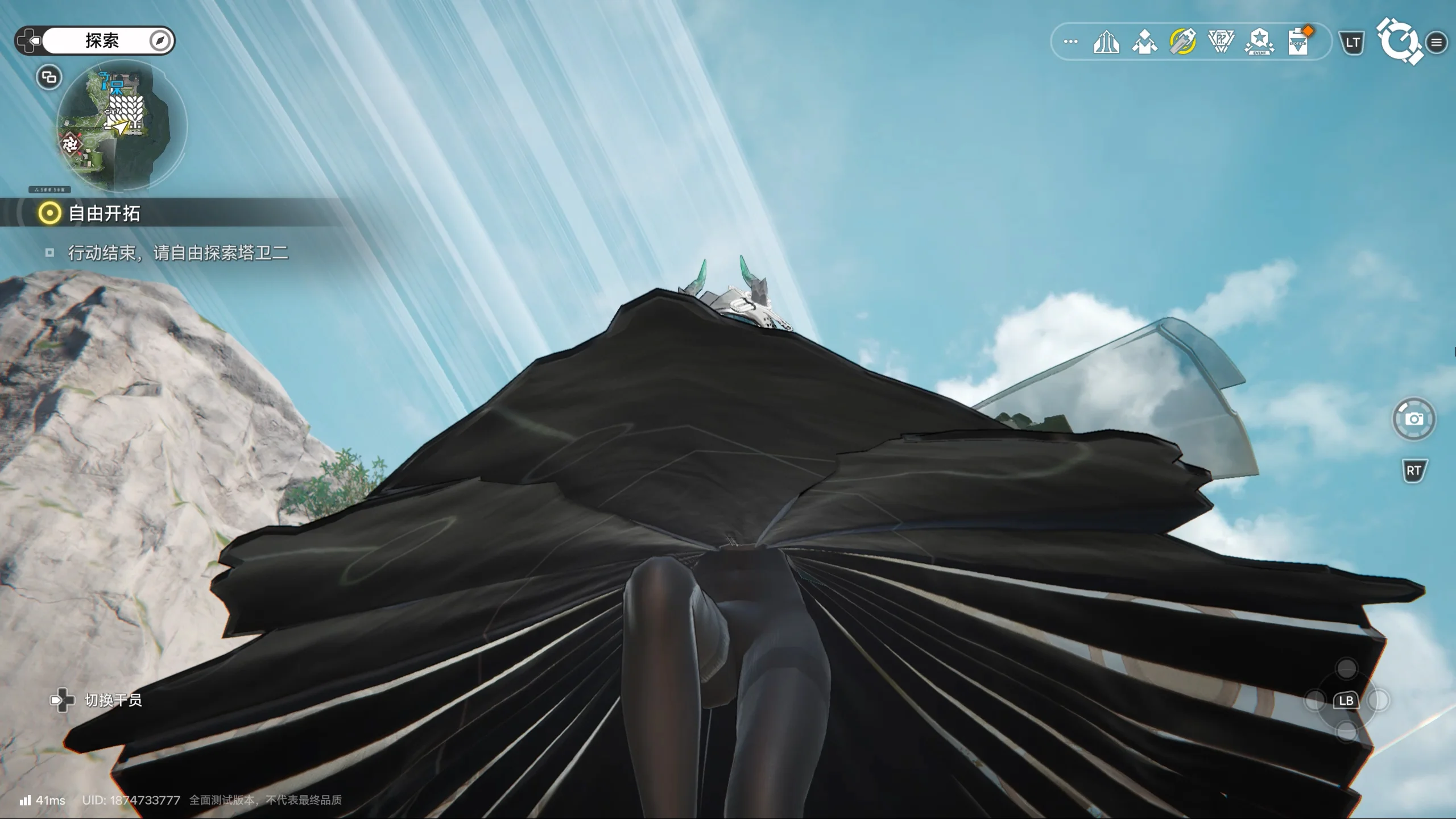Expand the three-dots more options icon
The height and width of the screenshot is (819, 1456).
pos(1070,42)
